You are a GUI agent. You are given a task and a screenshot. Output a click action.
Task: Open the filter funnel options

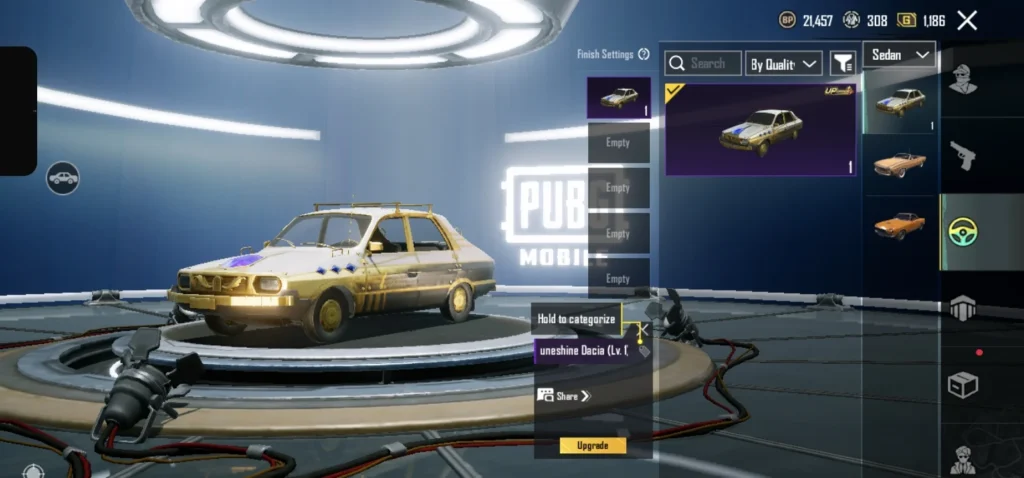tap(843, 64)
